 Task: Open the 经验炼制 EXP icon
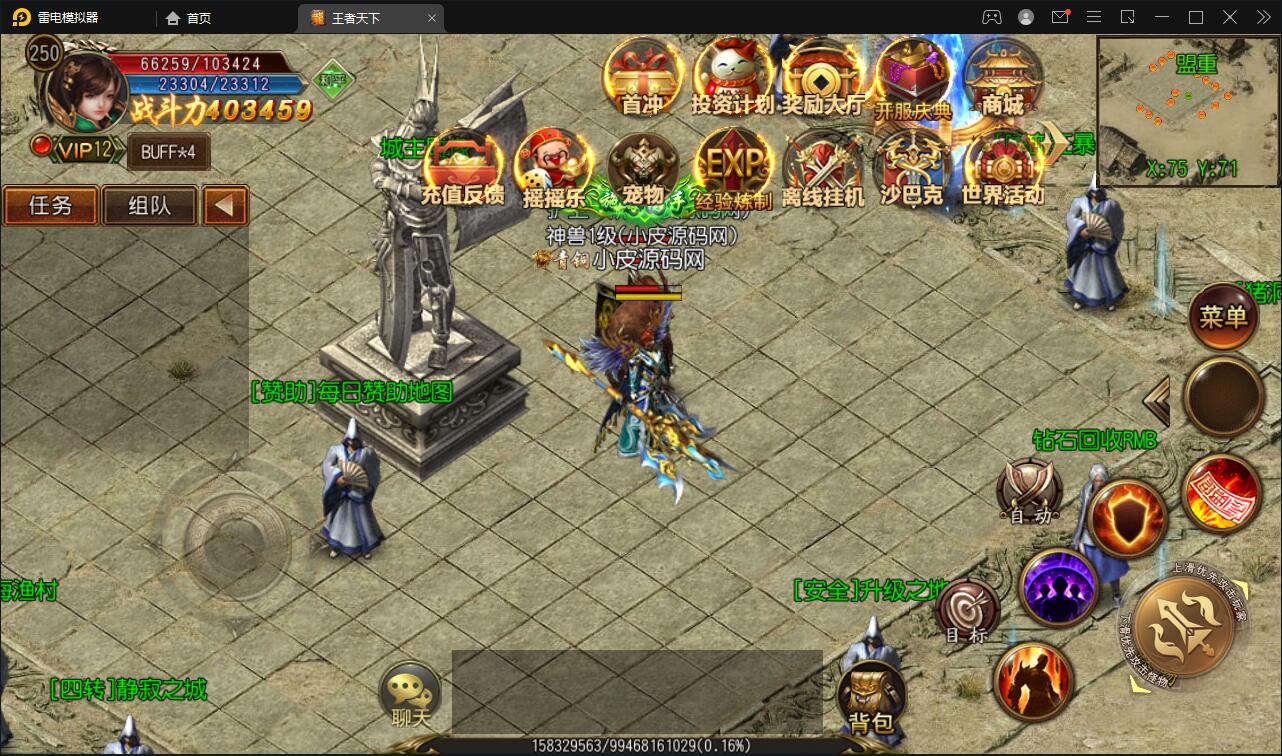[733, 166]
